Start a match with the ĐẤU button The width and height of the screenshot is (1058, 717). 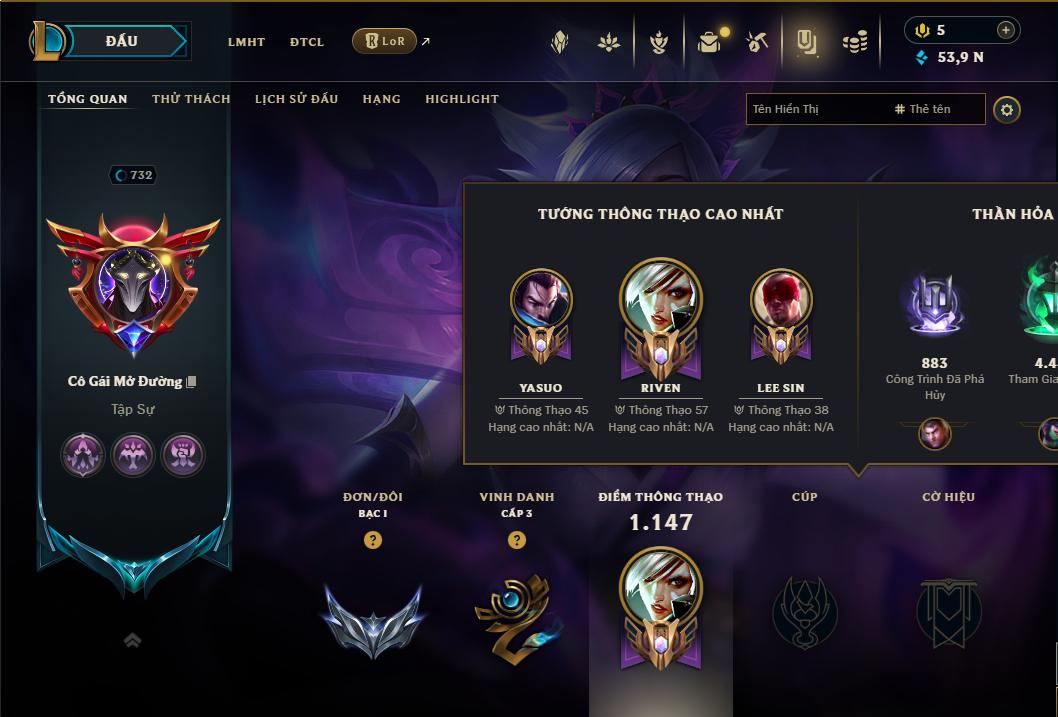(x=120, y=41)
